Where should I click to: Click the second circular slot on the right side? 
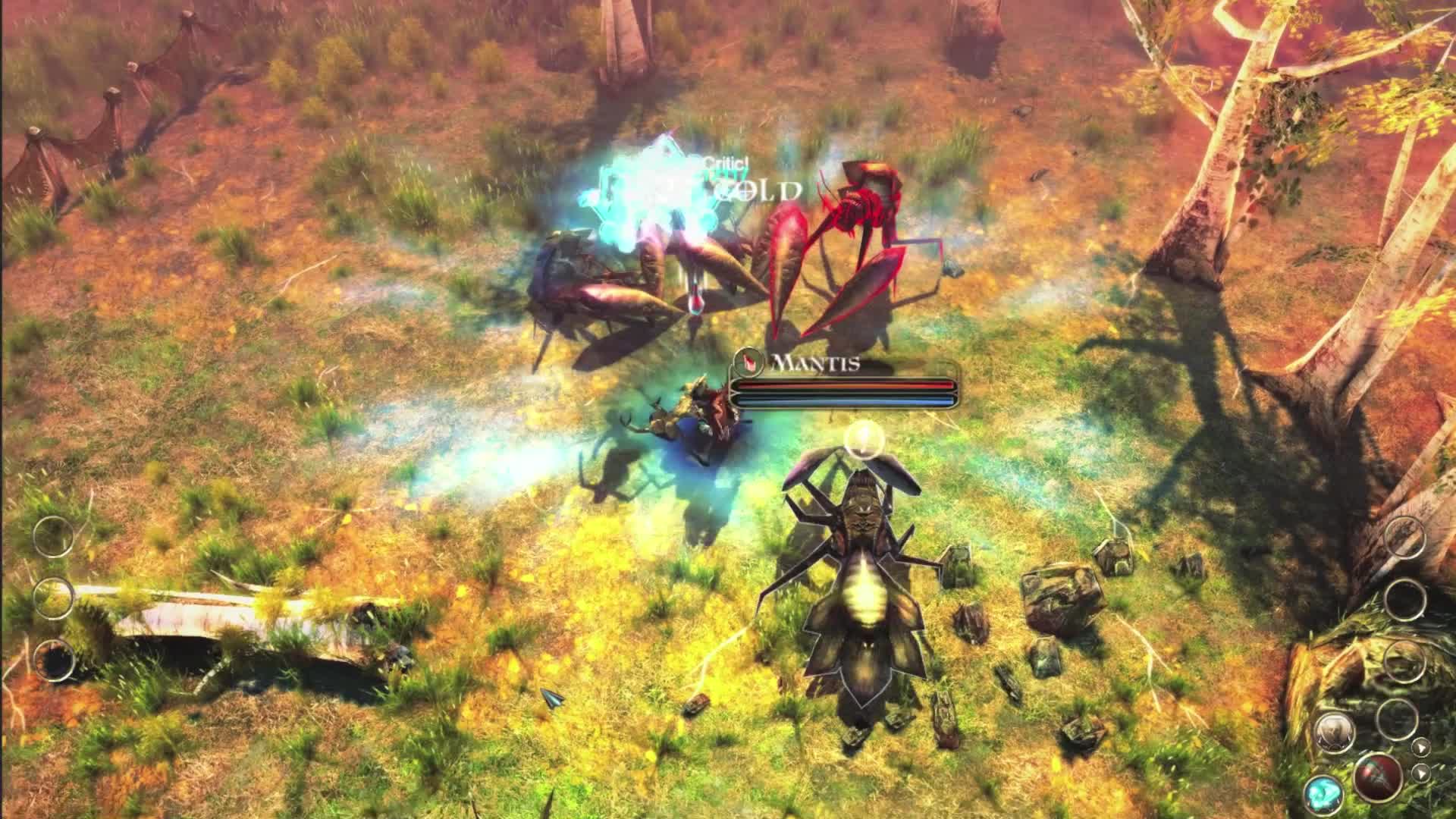point(1405,600)
